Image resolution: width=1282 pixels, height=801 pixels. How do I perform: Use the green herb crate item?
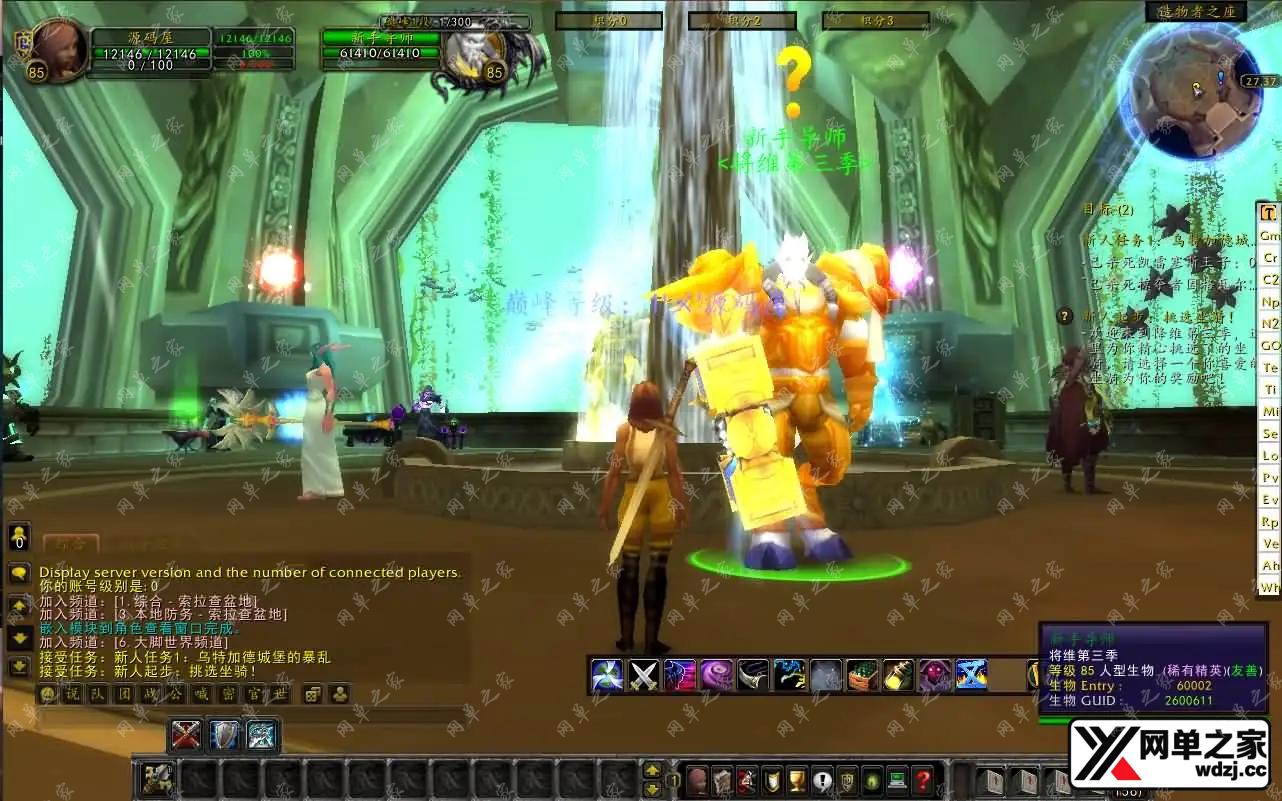point(862,676)
